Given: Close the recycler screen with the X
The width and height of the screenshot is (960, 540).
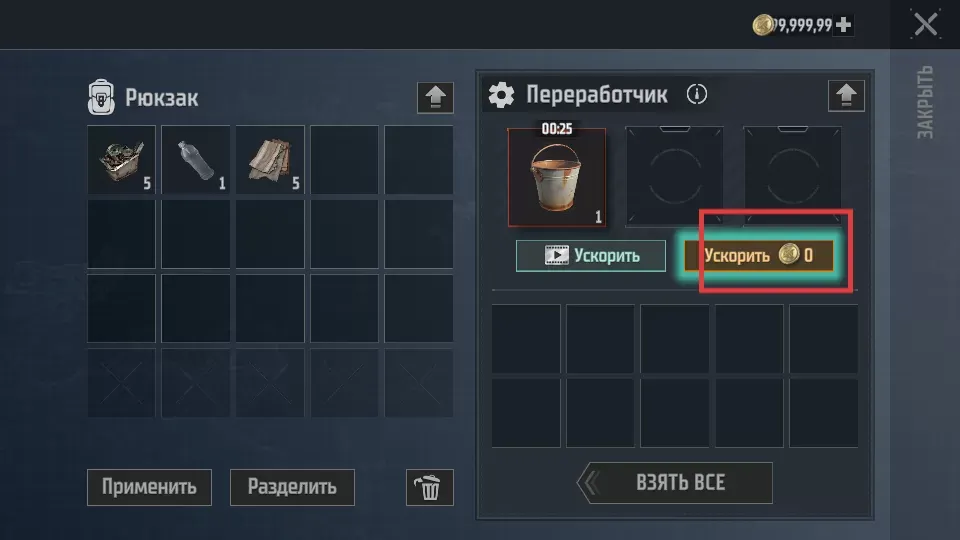Looking at the screenshot, I should pyautogui.click(x=925, y=24).
